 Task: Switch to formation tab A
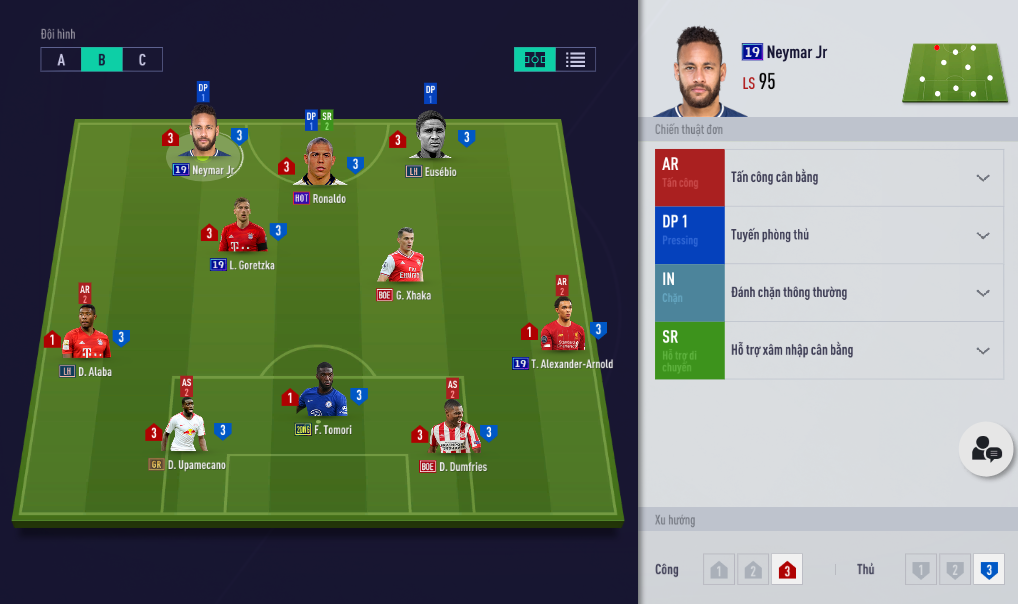pyautogui.click(x=61, y=60)
